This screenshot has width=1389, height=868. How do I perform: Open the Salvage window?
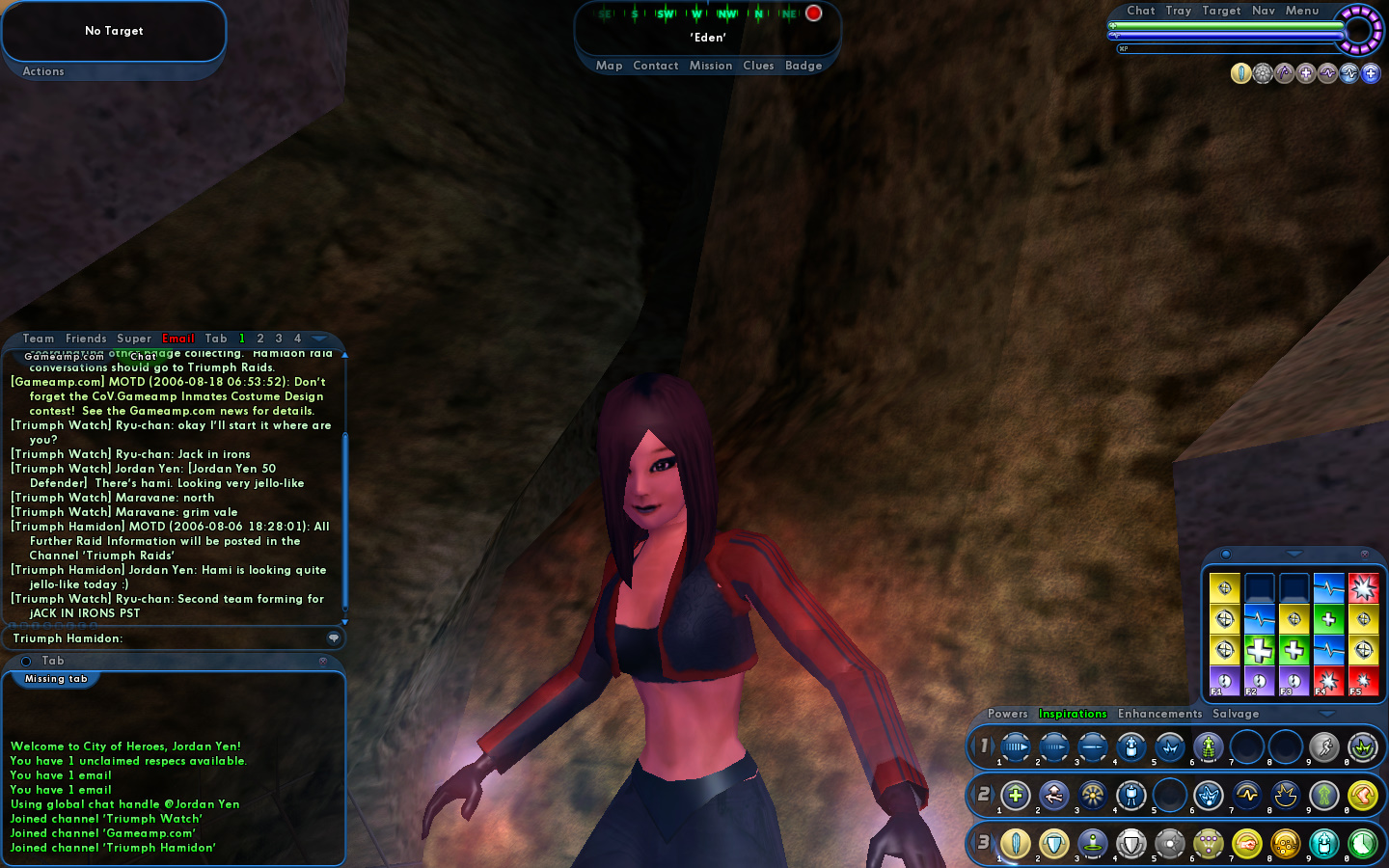pos(1236,714)
